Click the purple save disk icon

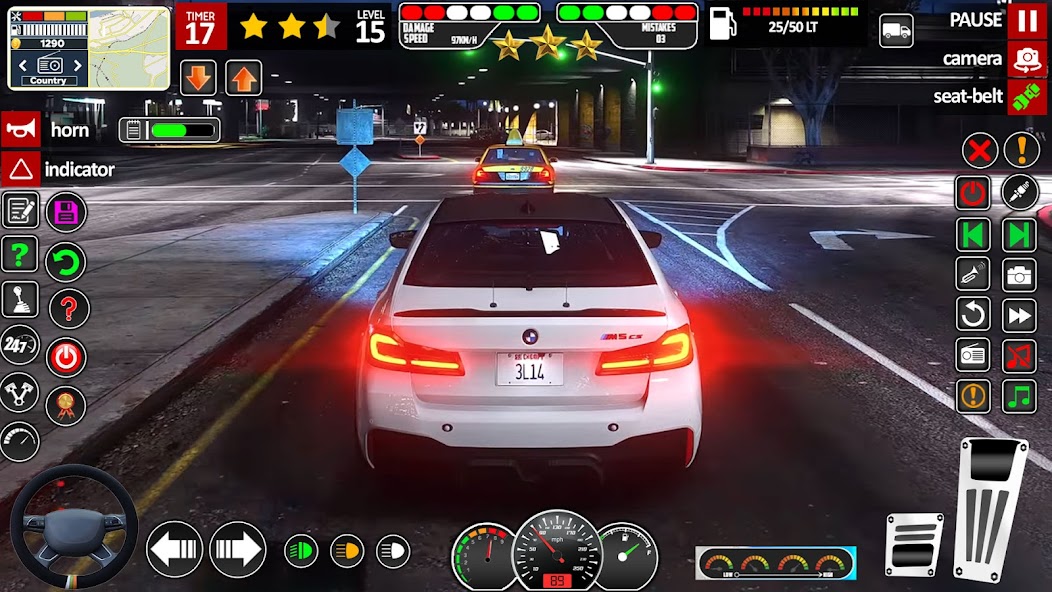point(66,212)
